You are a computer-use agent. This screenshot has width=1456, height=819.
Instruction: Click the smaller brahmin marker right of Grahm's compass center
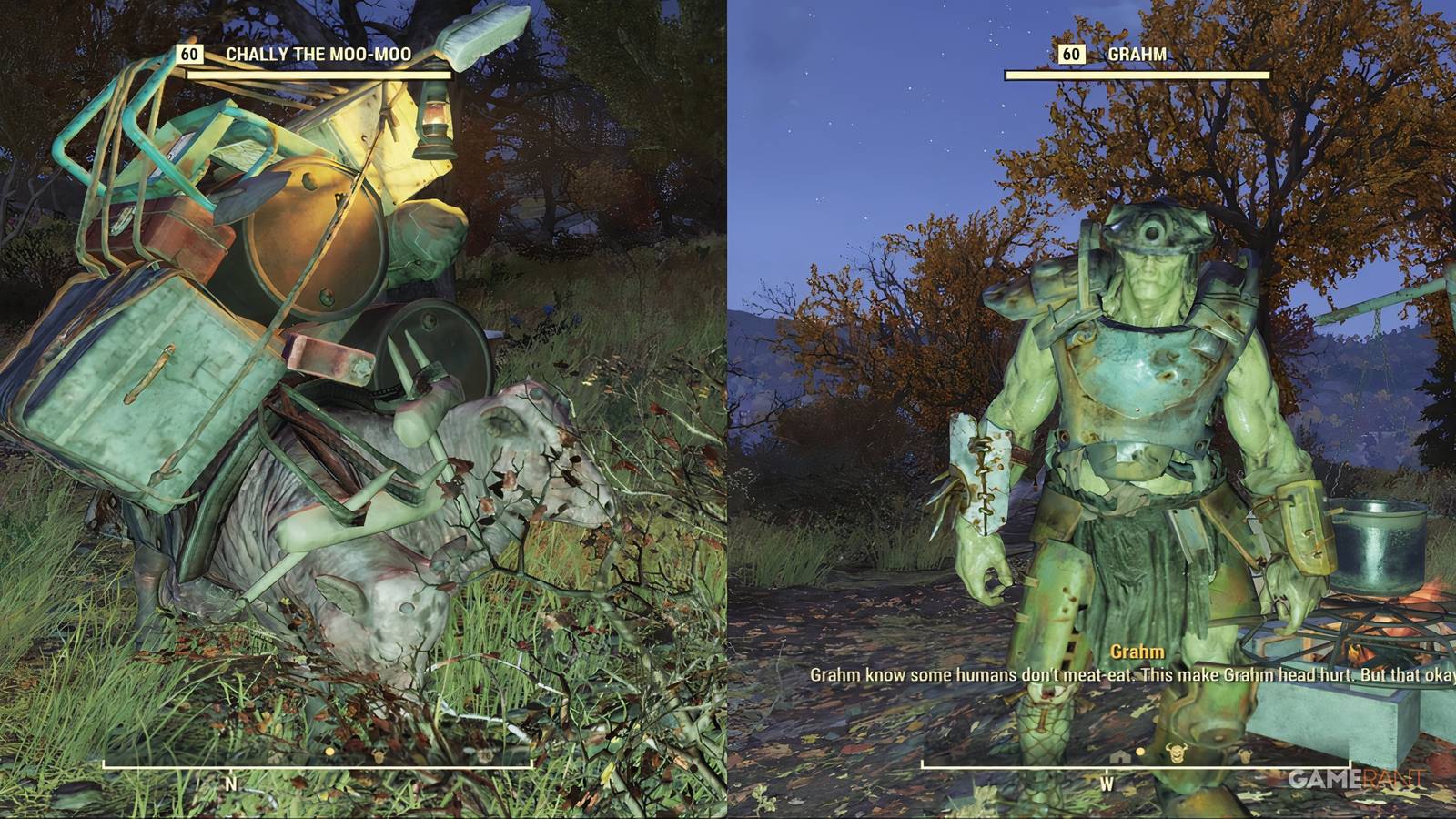[1244, 755]
